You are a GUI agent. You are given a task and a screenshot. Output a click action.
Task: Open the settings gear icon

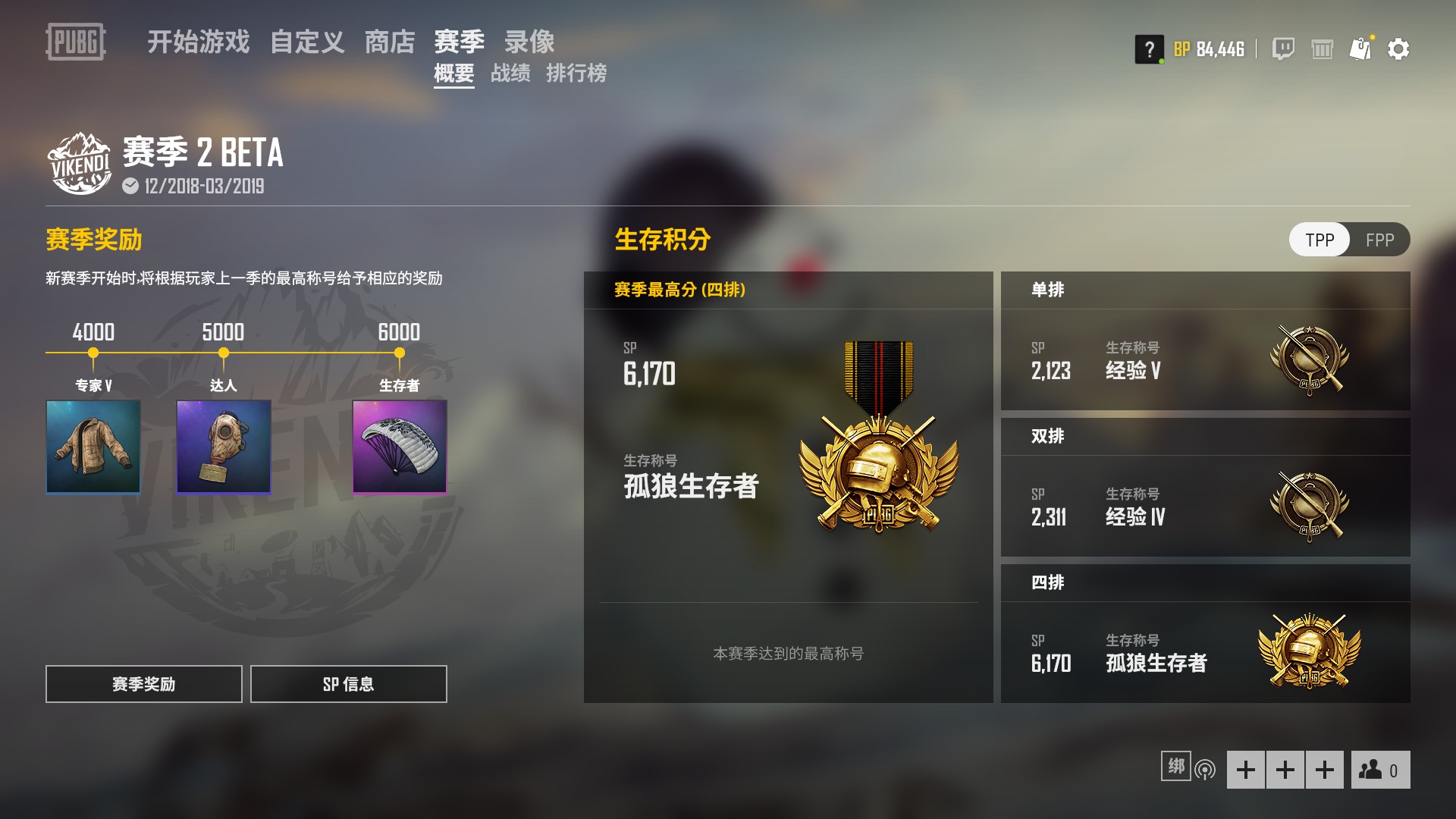click(x=1399, y=48)
